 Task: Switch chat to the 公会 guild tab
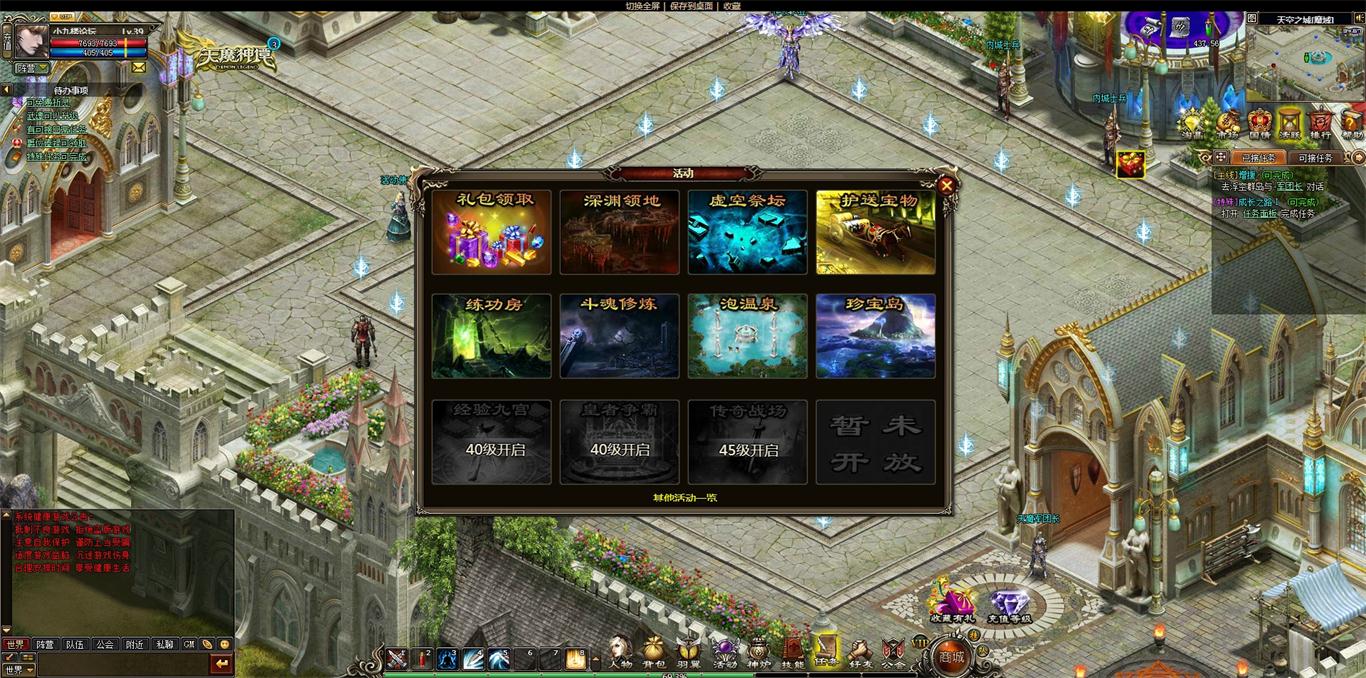click(104, 645)
